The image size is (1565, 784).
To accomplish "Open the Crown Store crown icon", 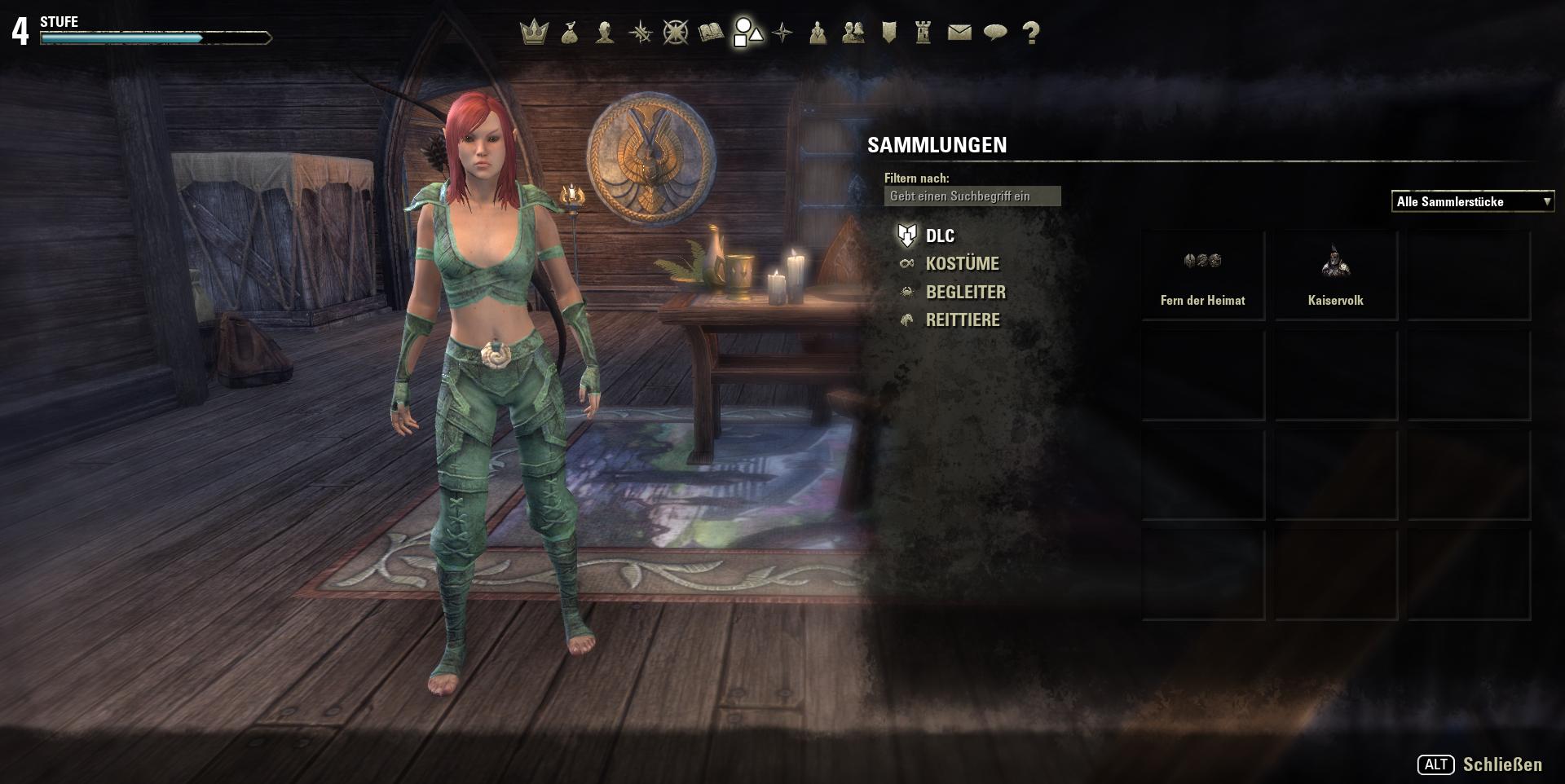I will click(x=531, y=33).
